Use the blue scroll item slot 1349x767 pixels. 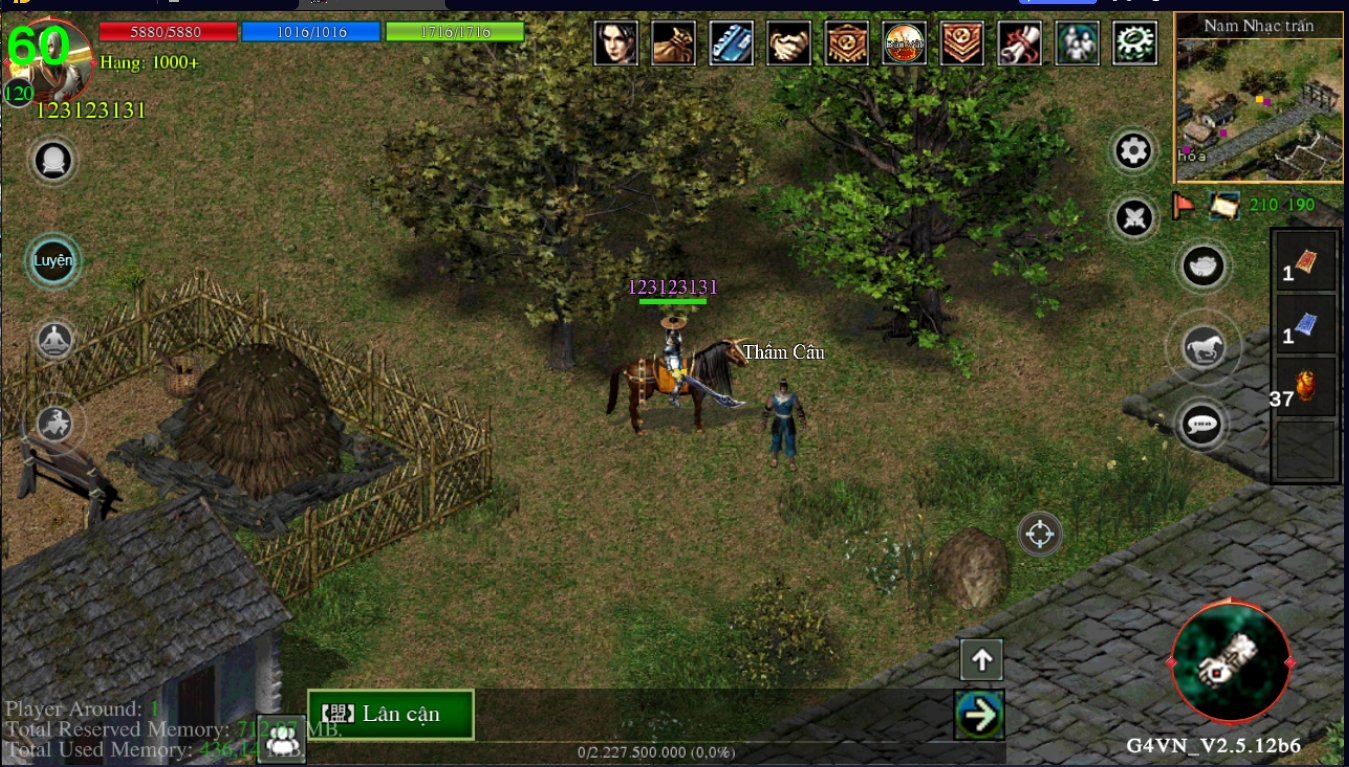pyautogui.click(x=1305, y=325)
